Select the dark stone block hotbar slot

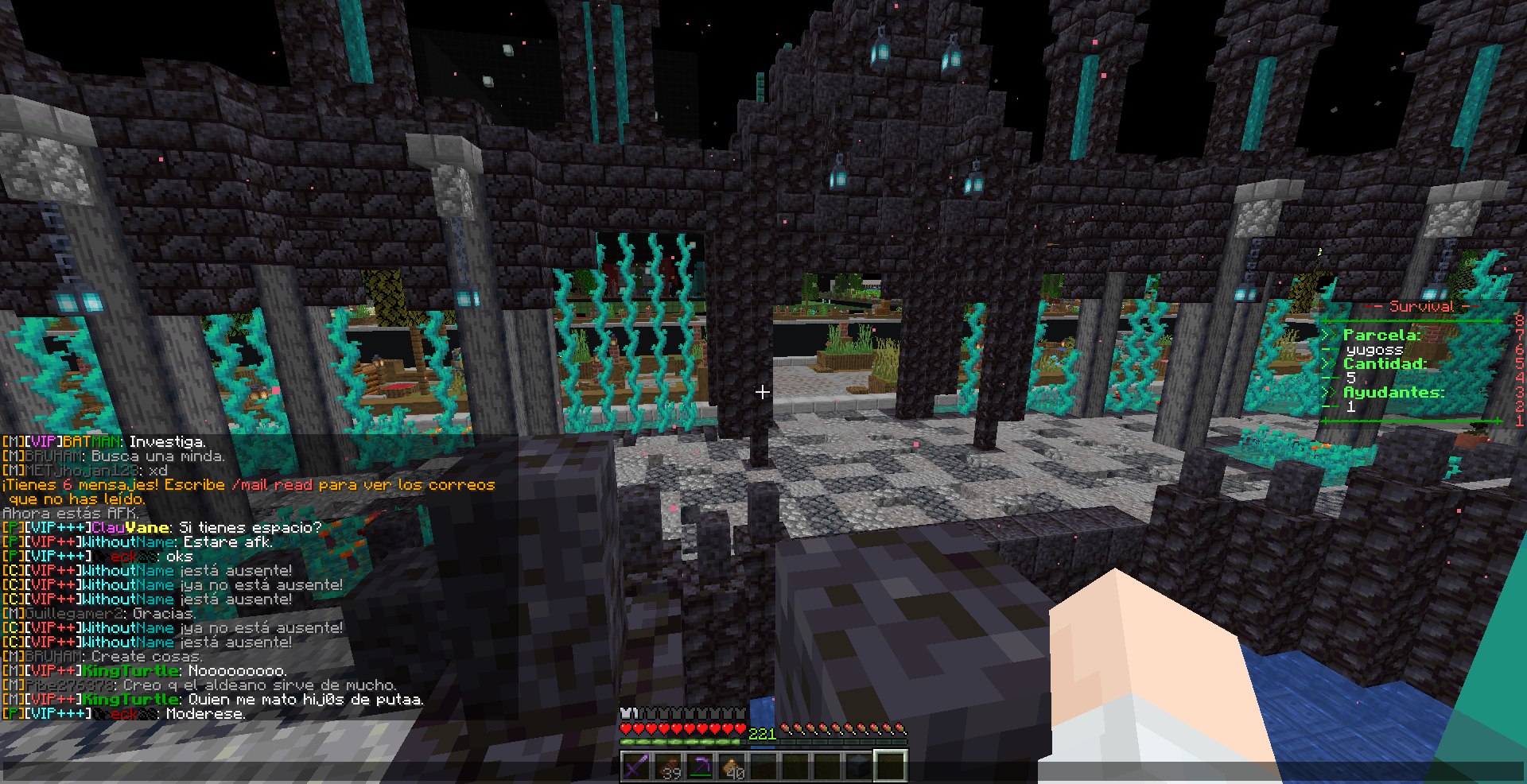click(x=858, y=767)
